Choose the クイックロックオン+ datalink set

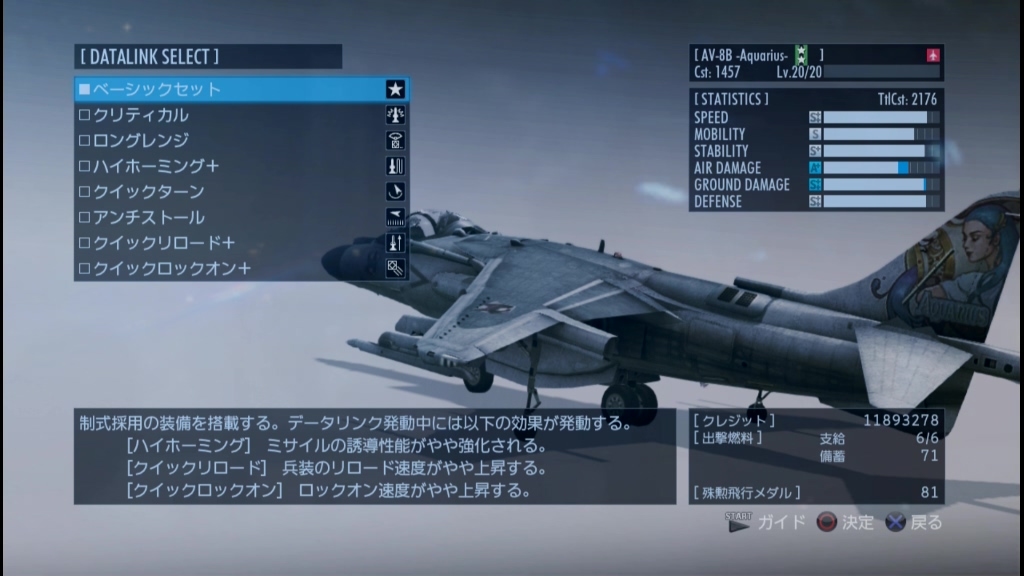[240, 268]
